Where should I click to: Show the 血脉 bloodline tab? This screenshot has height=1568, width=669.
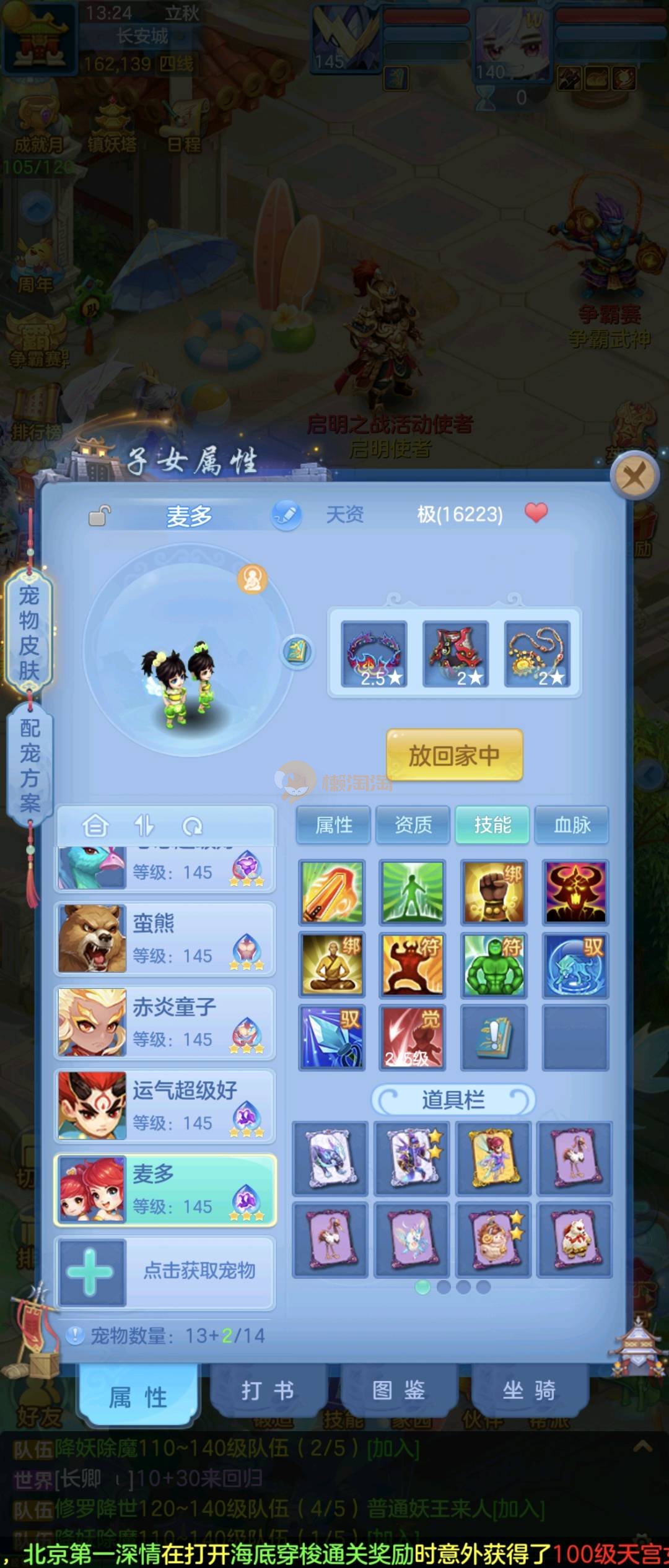pyautogui.click(x=571, y=825)
